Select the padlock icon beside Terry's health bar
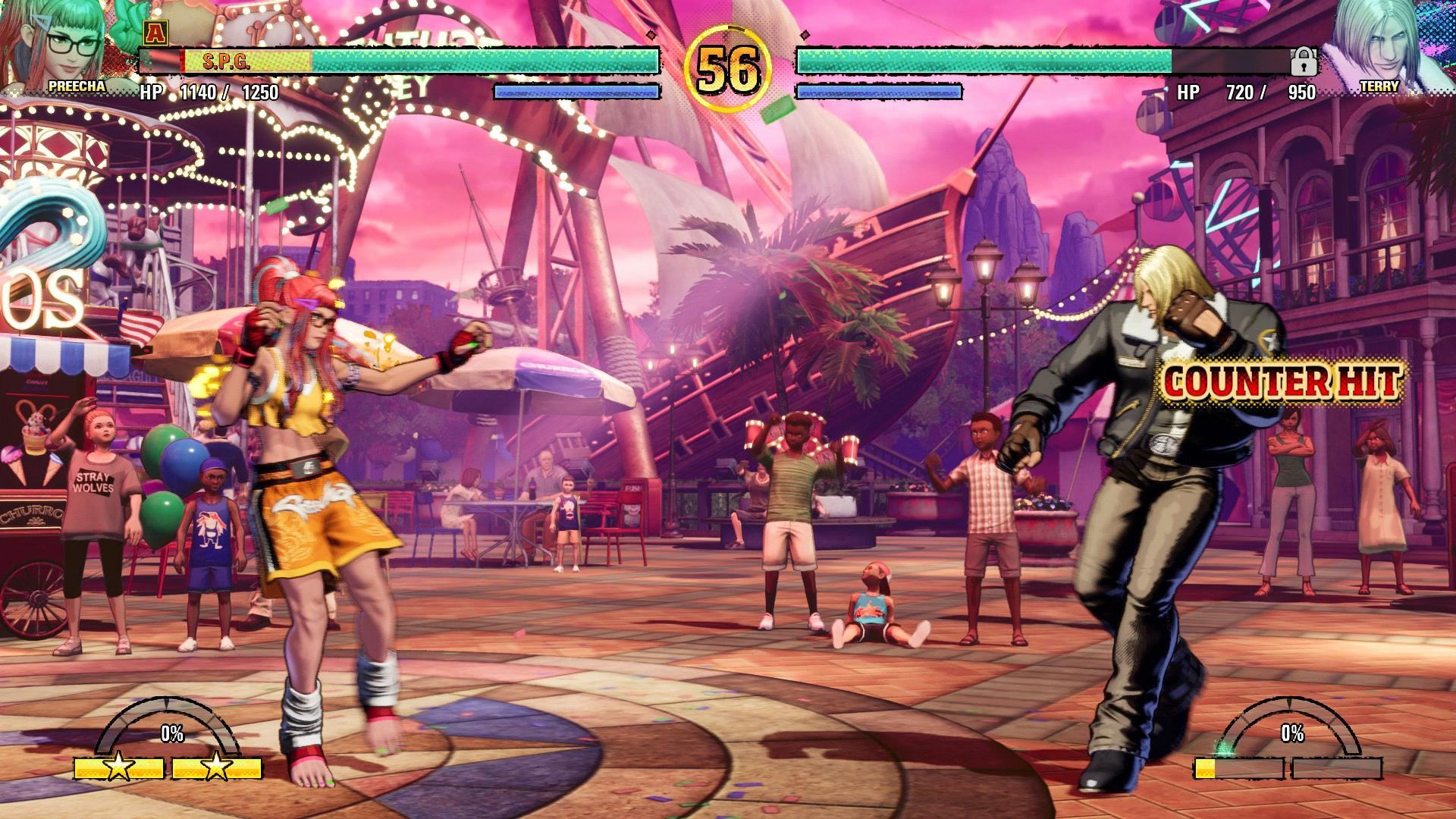1456x819 pixels. point(1304,61)
